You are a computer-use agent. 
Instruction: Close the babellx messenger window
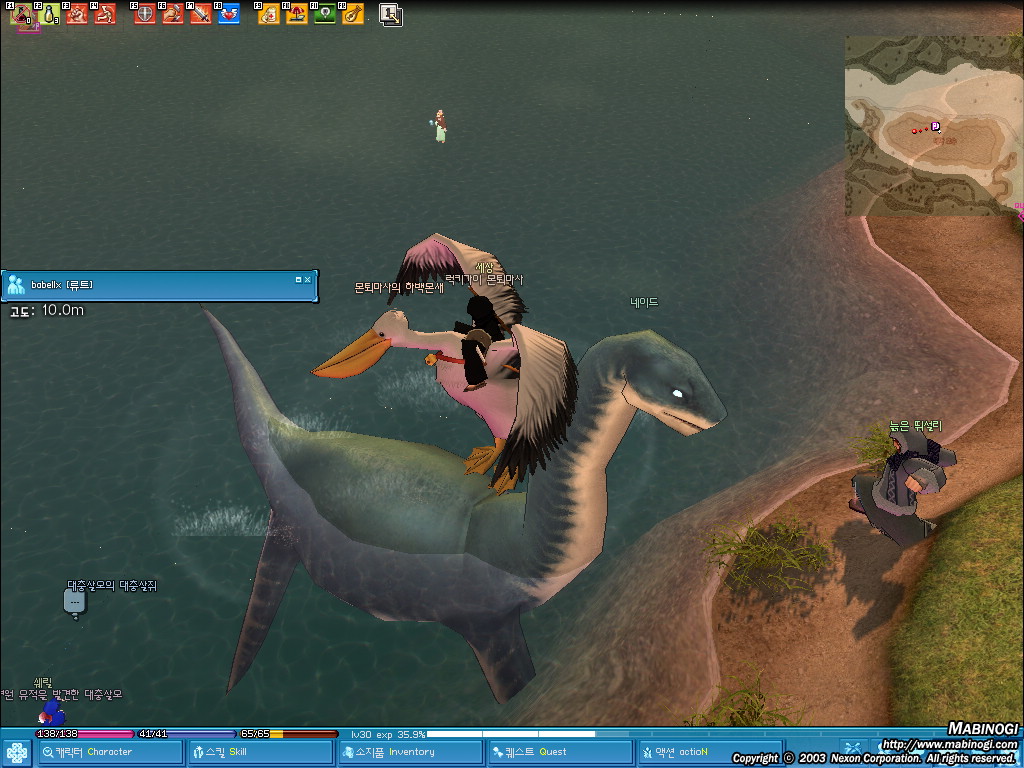pos(308,280)
